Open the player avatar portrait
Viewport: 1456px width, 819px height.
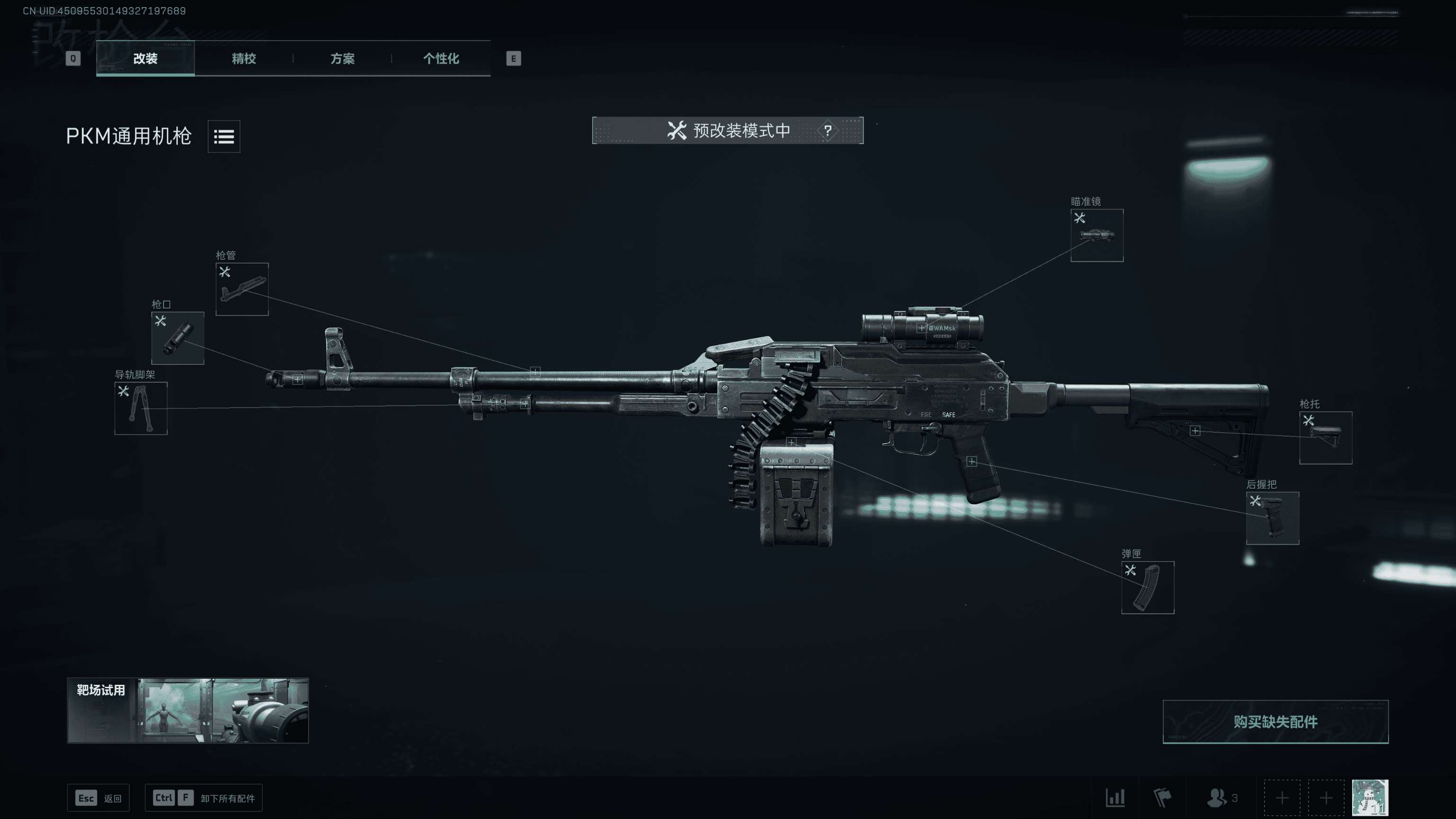click(1370, 798)
